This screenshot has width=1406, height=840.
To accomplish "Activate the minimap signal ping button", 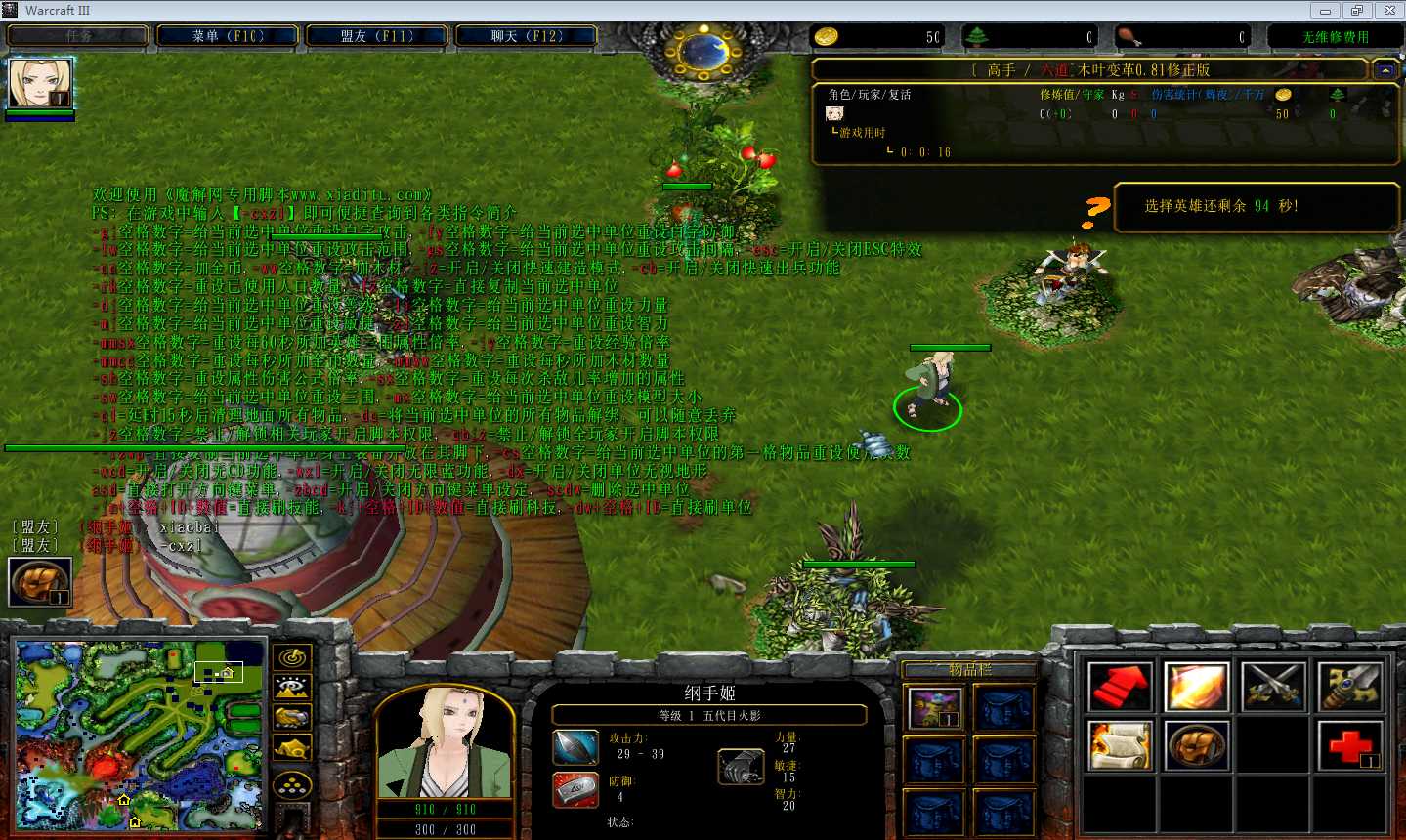I will coord(293,657).
